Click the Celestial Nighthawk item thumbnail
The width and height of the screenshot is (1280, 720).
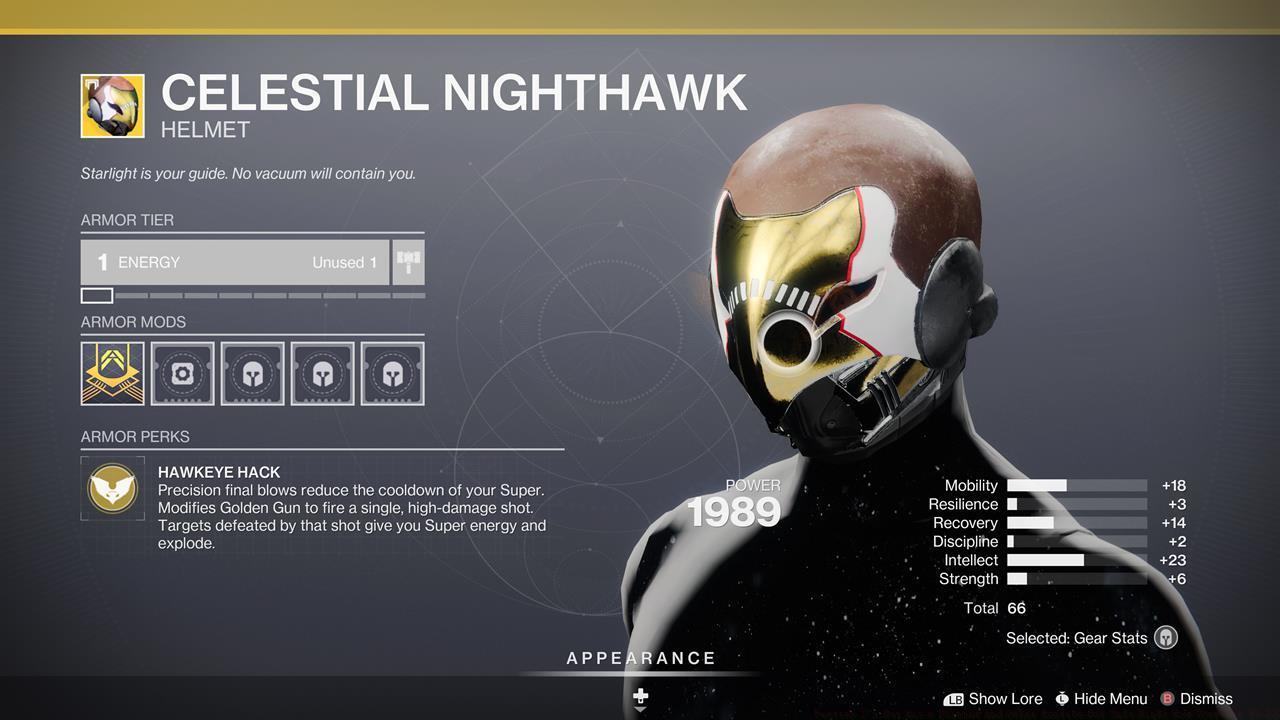tap(112, 106)
